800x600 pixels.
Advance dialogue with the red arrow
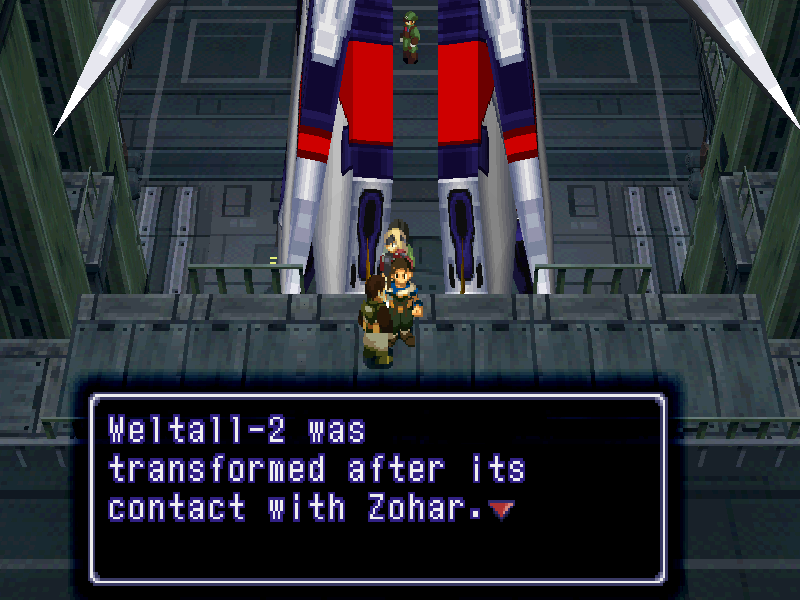click(x=502, y=510)
